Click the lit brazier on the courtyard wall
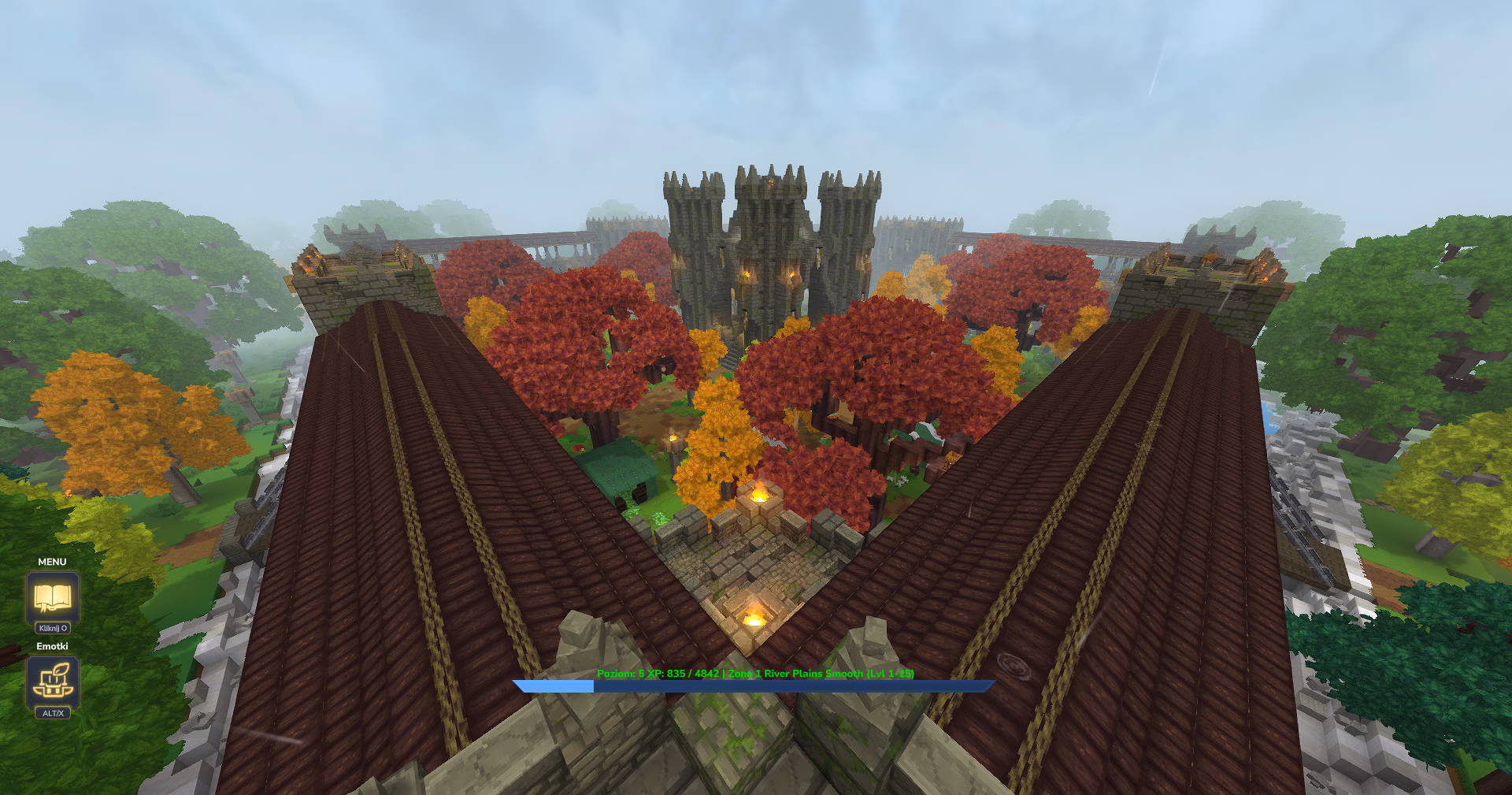Viewport: 1512px width, 795px height. (x=759, y=494)
